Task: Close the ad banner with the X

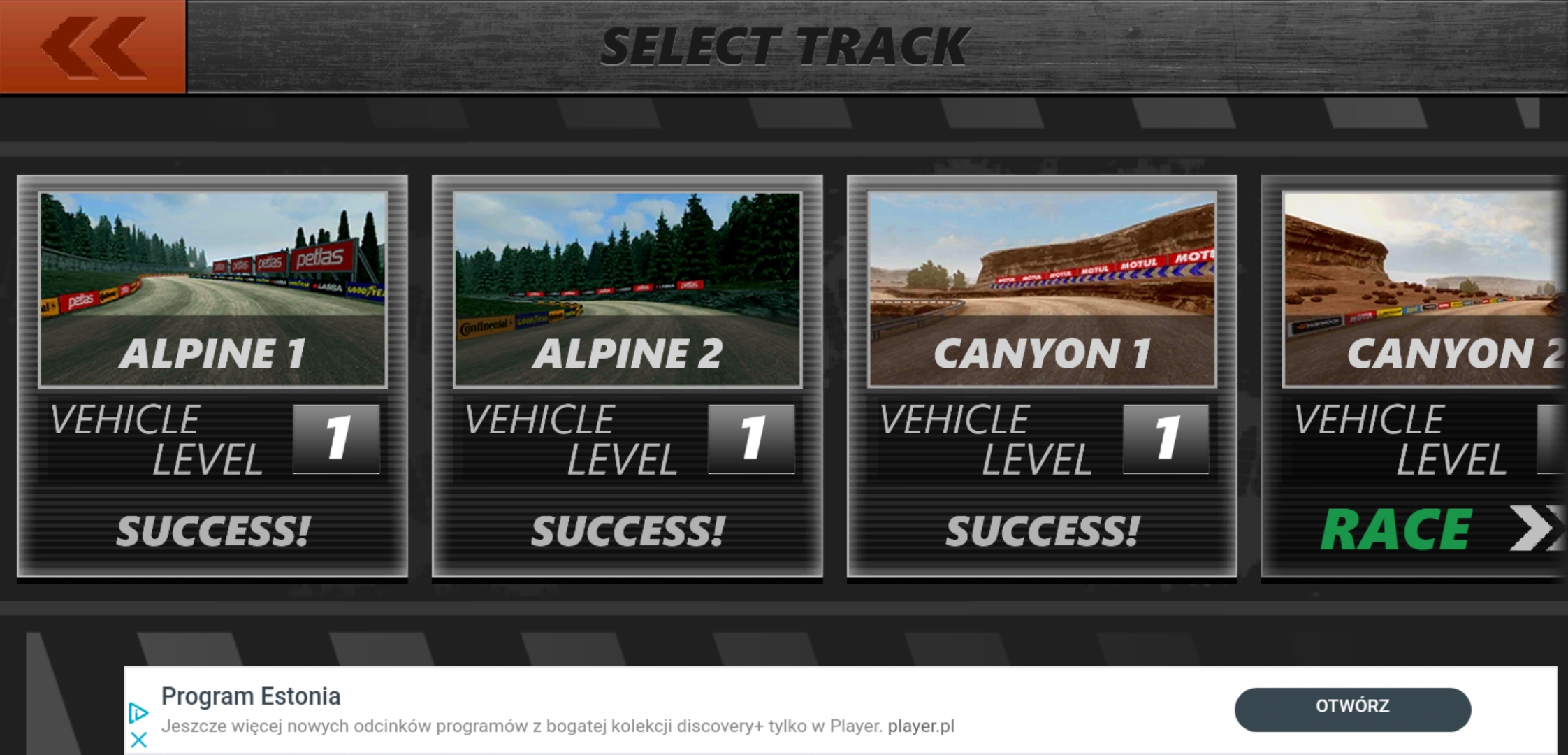Action: pyautogui.click(x=138, y=740)
